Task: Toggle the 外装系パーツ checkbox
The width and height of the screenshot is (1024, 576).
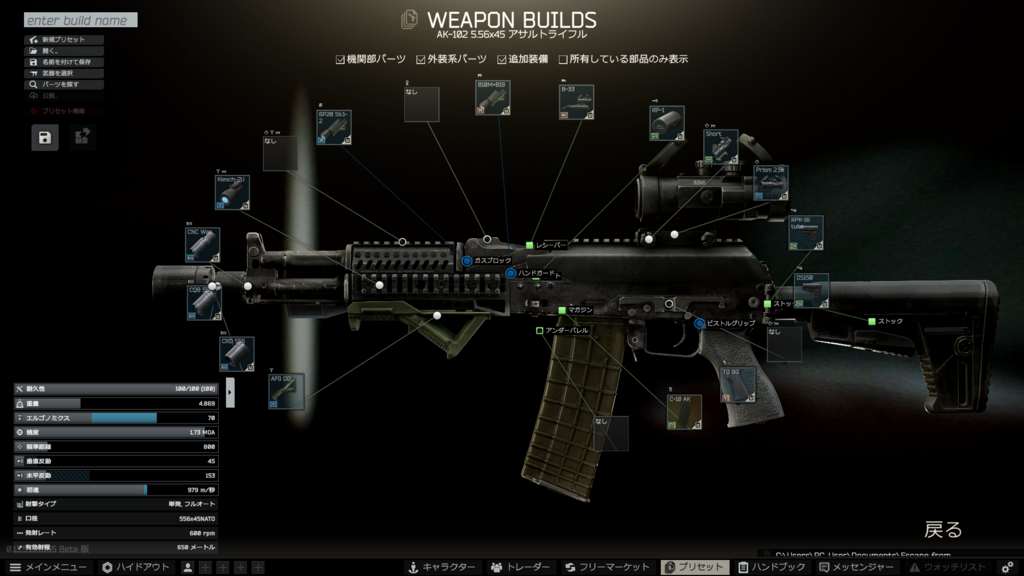Action: [x=422, y=60]
